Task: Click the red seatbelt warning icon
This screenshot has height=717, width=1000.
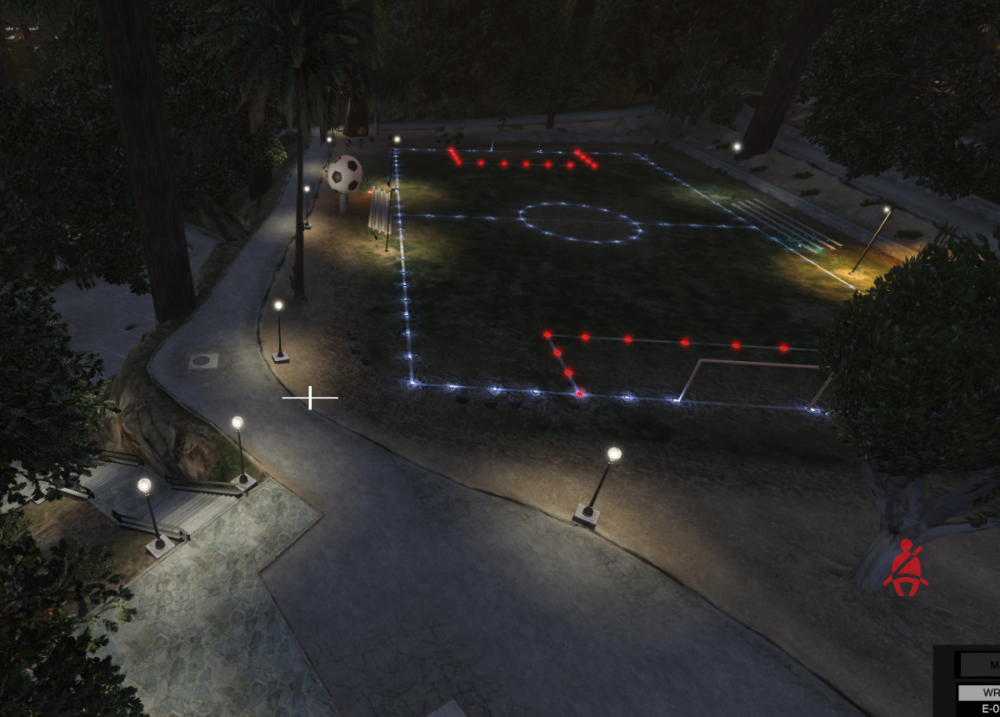Action: click(906, 567)
